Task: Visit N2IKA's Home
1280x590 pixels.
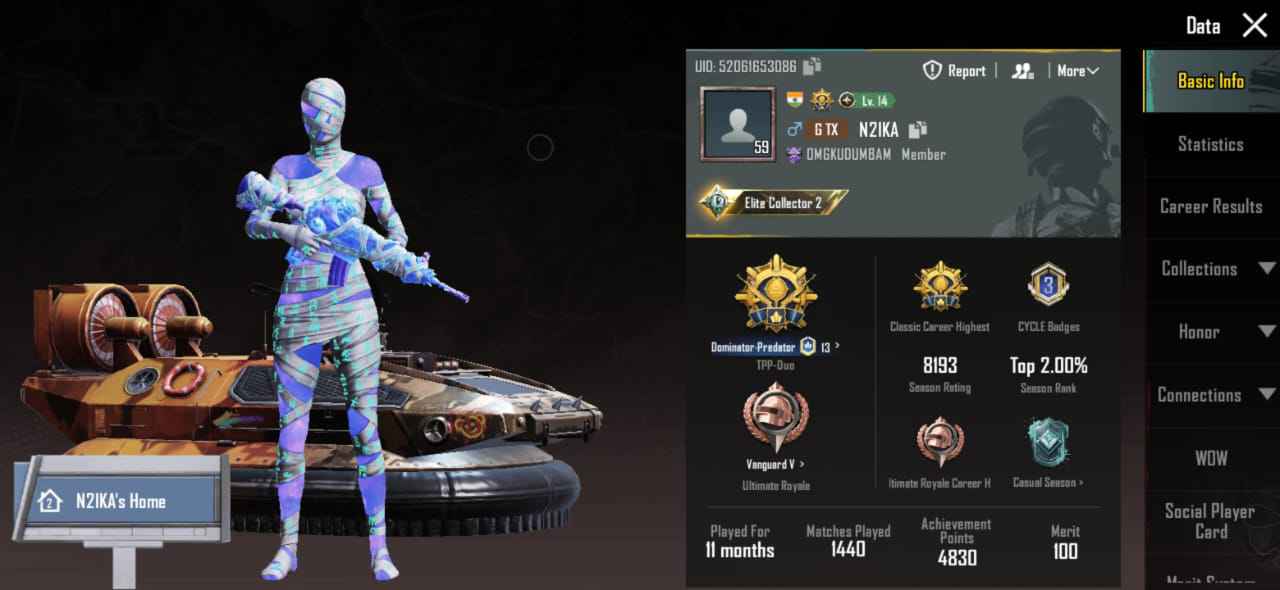Action: click(120, 501)
